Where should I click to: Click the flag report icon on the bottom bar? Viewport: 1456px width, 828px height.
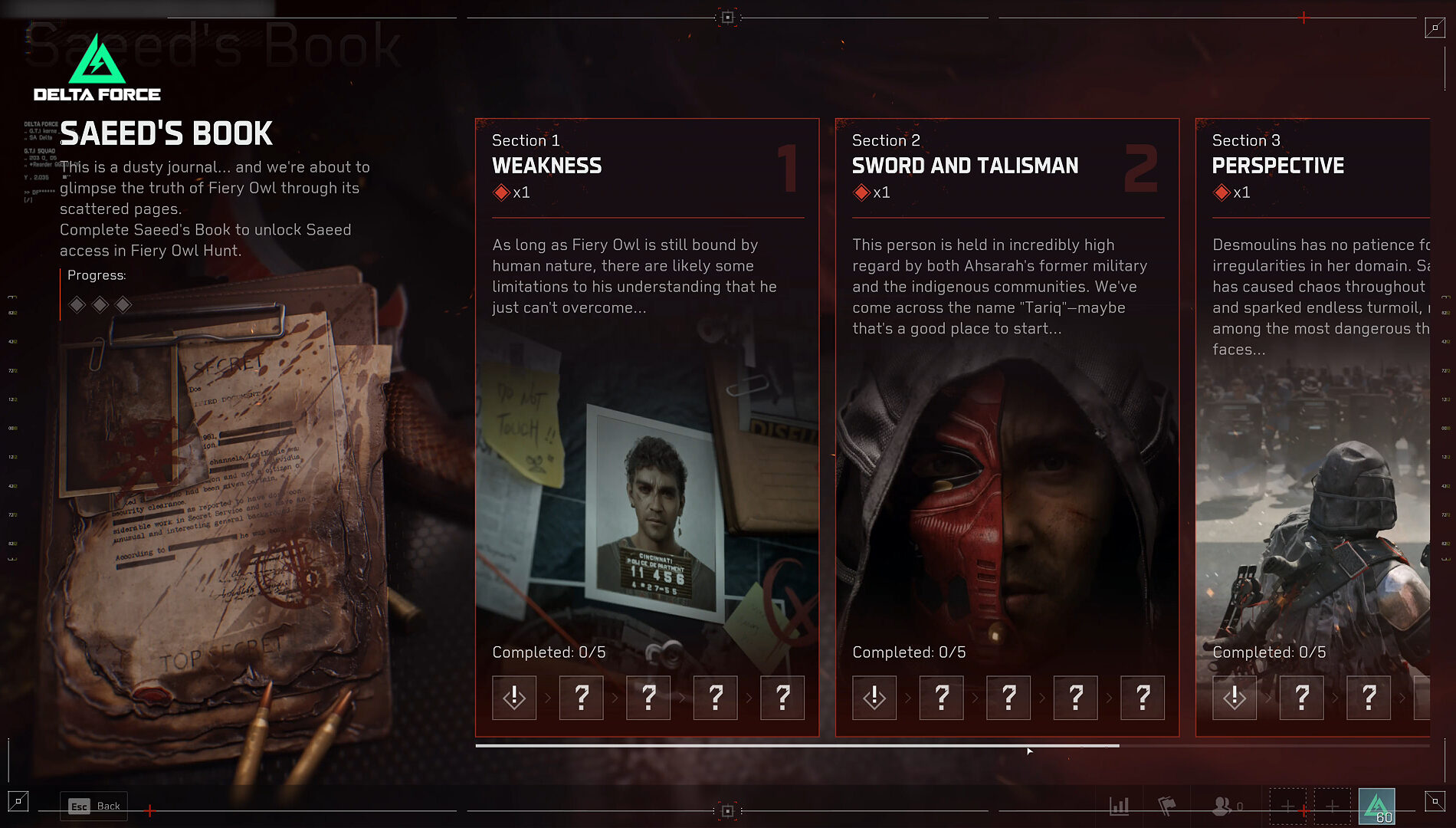[x=1168, y=805]
